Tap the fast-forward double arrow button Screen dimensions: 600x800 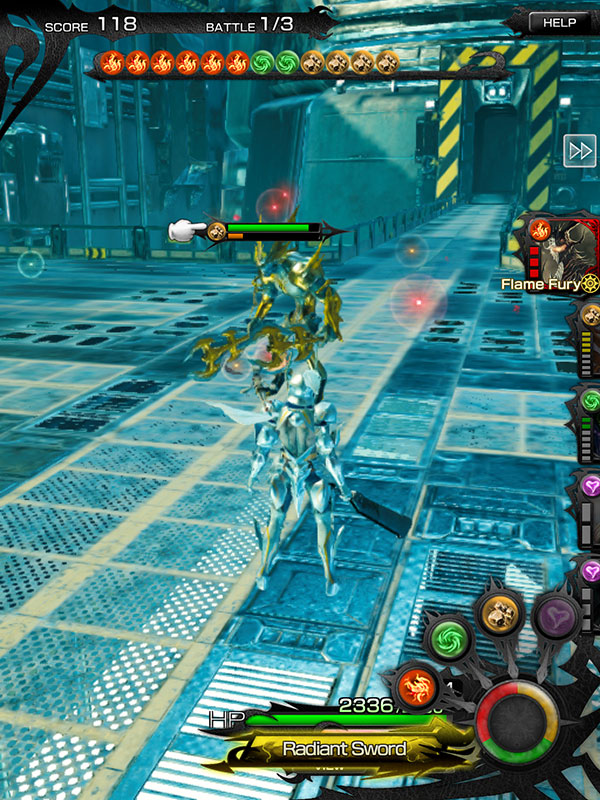click(580, 150)
